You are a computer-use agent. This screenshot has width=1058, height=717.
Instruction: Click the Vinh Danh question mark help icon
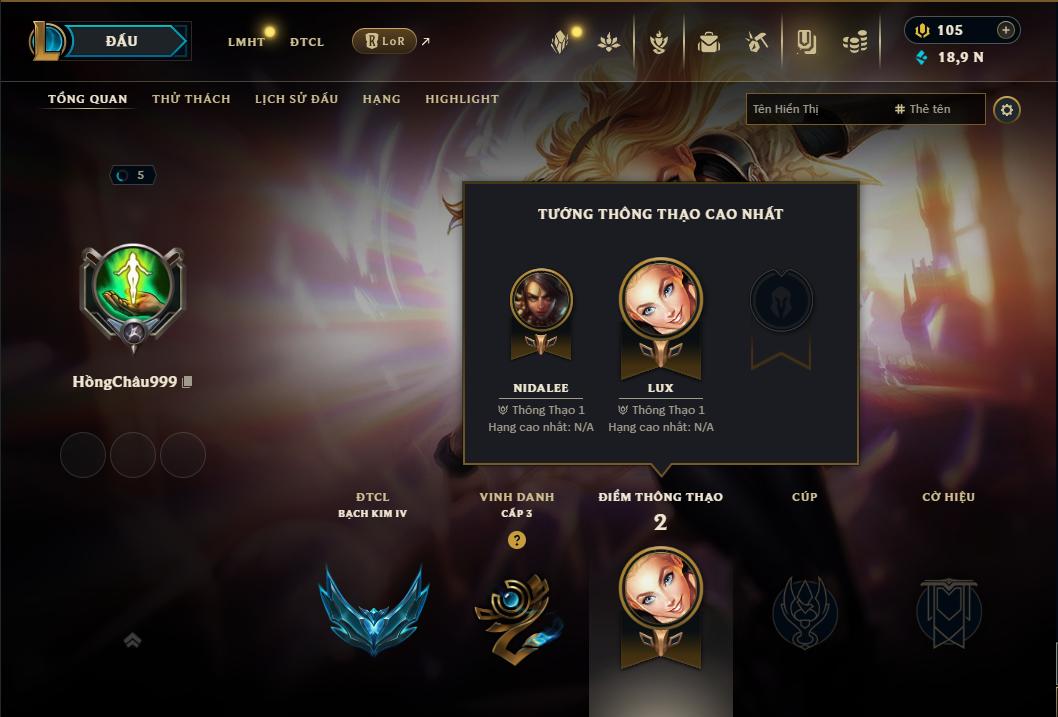516,540
